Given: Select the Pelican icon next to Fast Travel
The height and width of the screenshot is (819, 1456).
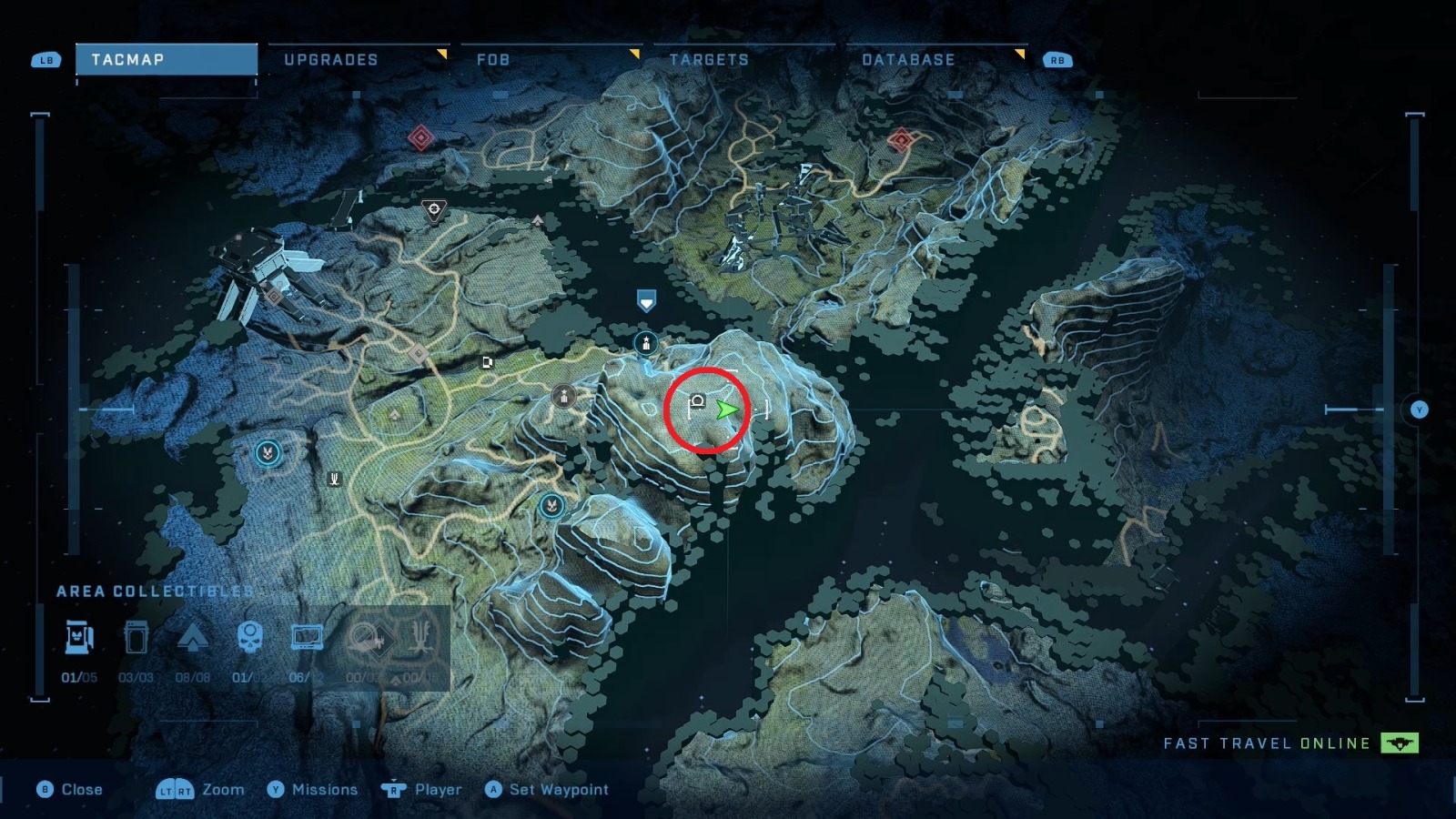Looking at the screenshot, I should (x=1399, y=743).
